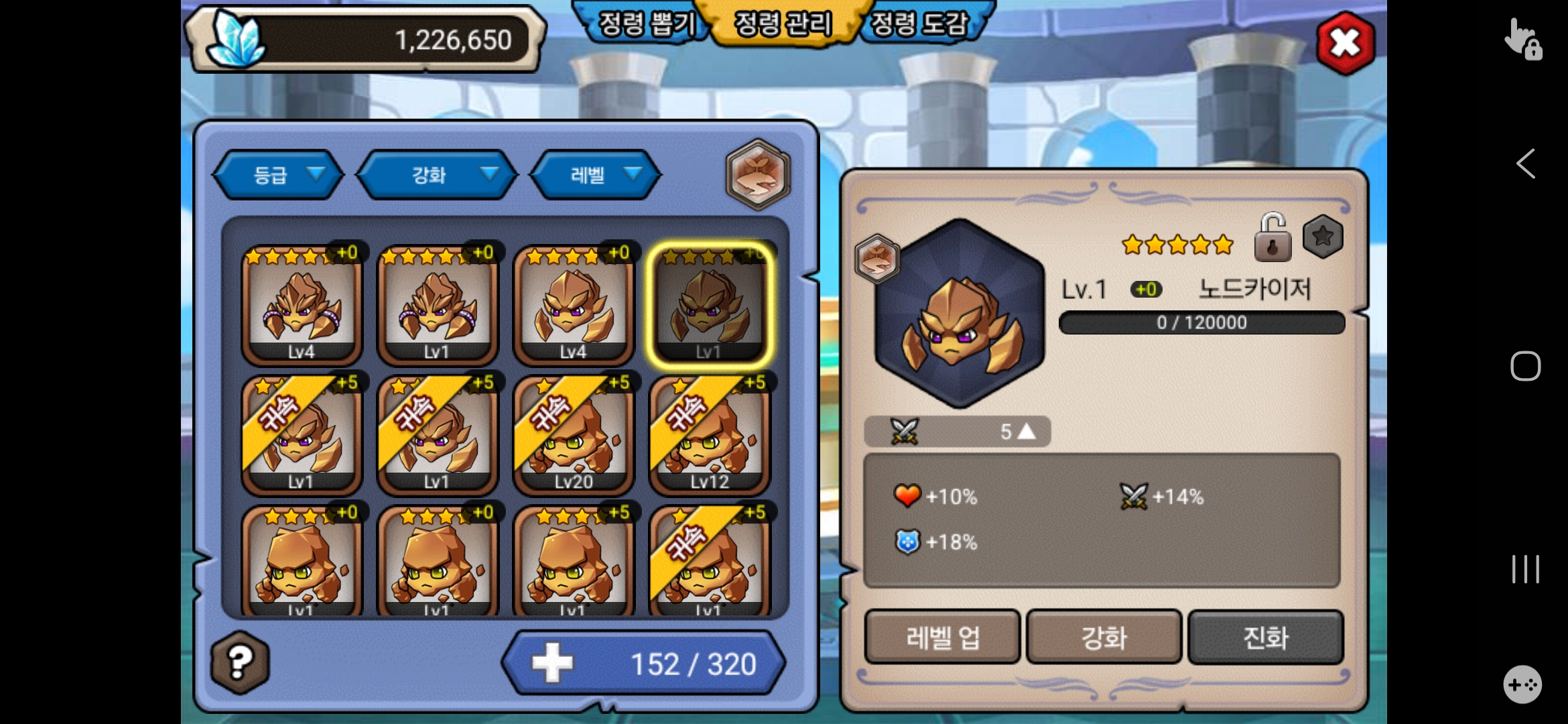Expand the crossed swords attack stat arrow
Screen dimensions: 1568x724
pyautogui.click(x=1025, y=431)
